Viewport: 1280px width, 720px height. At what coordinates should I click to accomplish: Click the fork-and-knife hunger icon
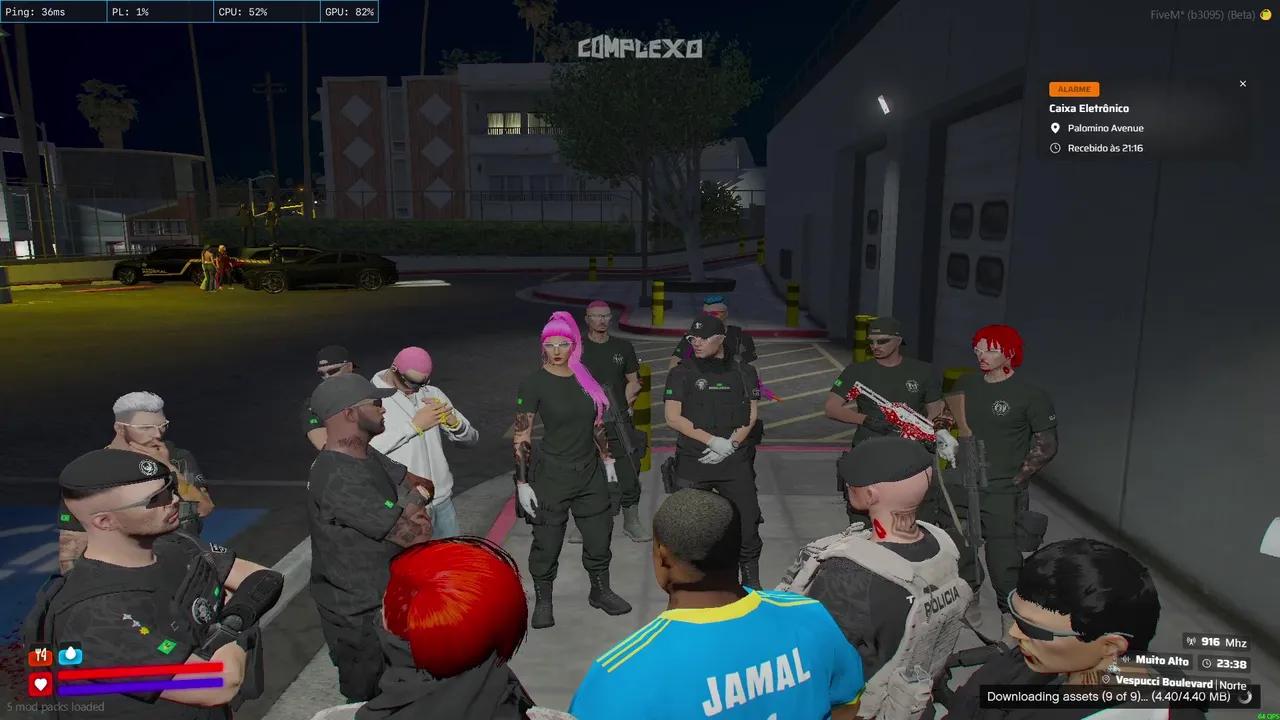pyautogui.click(x=40, y=656)
